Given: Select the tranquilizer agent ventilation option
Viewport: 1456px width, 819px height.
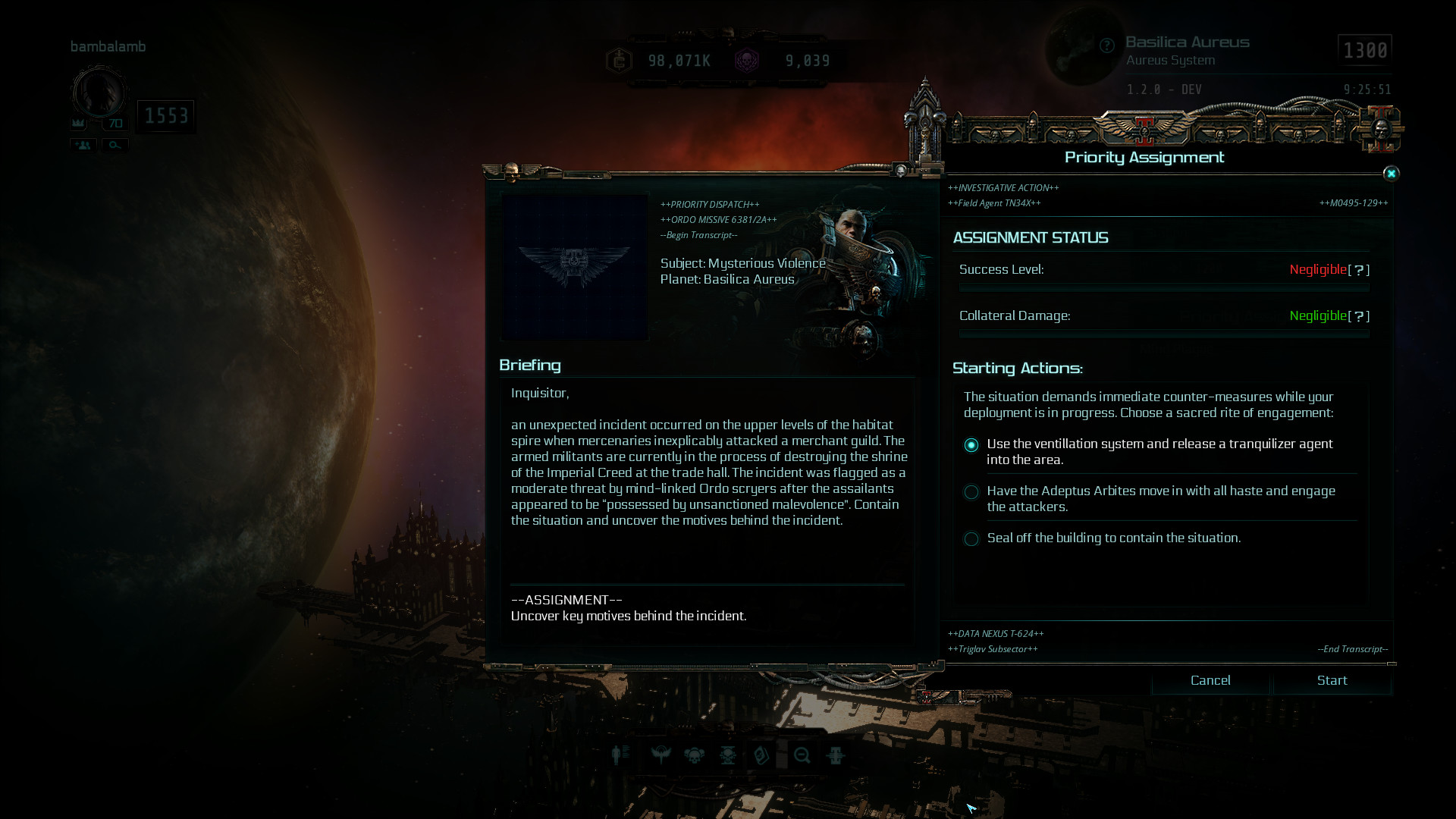Looking at the screenshot, I should [971, 446].
